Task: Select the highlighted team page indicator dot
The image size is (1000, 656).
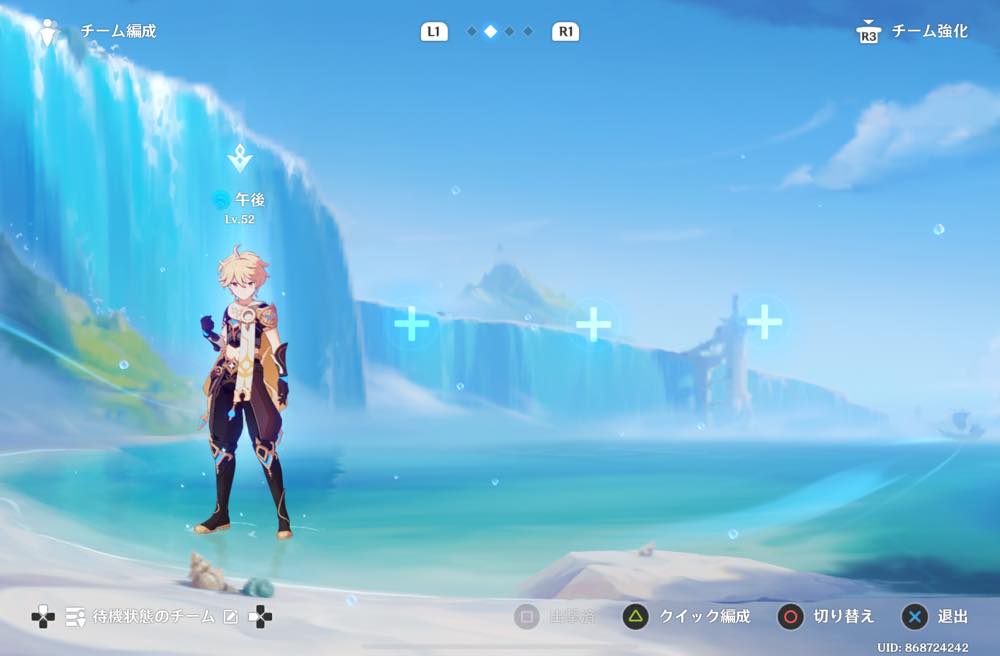Action: pos(490,31)
